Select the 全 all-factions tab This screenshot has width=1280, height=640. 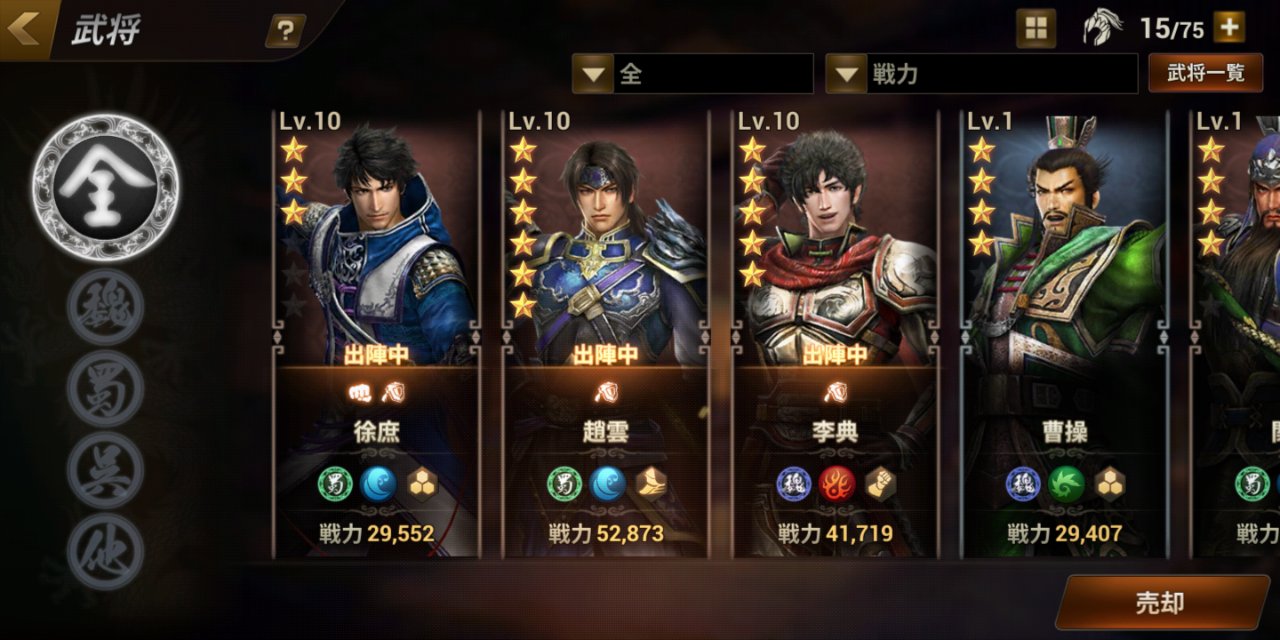(x=105, y=187)
